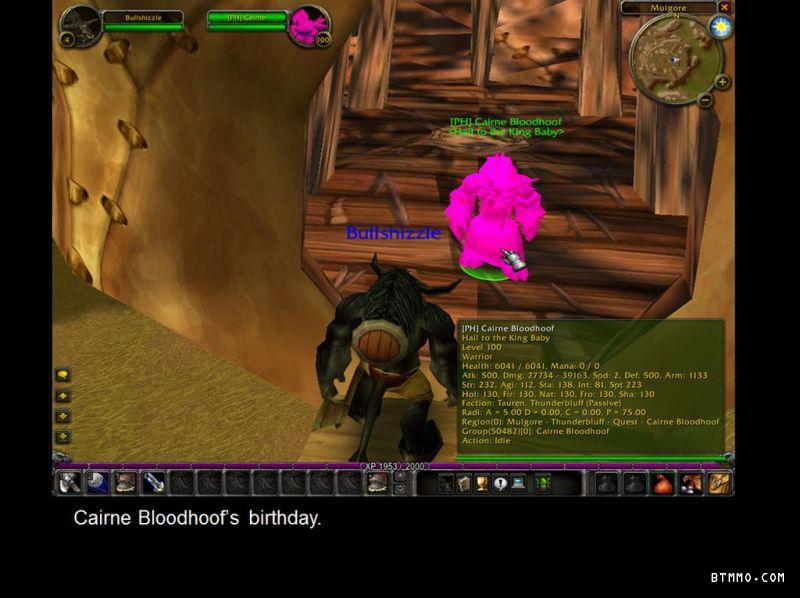Screen dimensions: 800x598
Task: Click the minimap zoom-out minus button
Action: (x=704, y=100)
